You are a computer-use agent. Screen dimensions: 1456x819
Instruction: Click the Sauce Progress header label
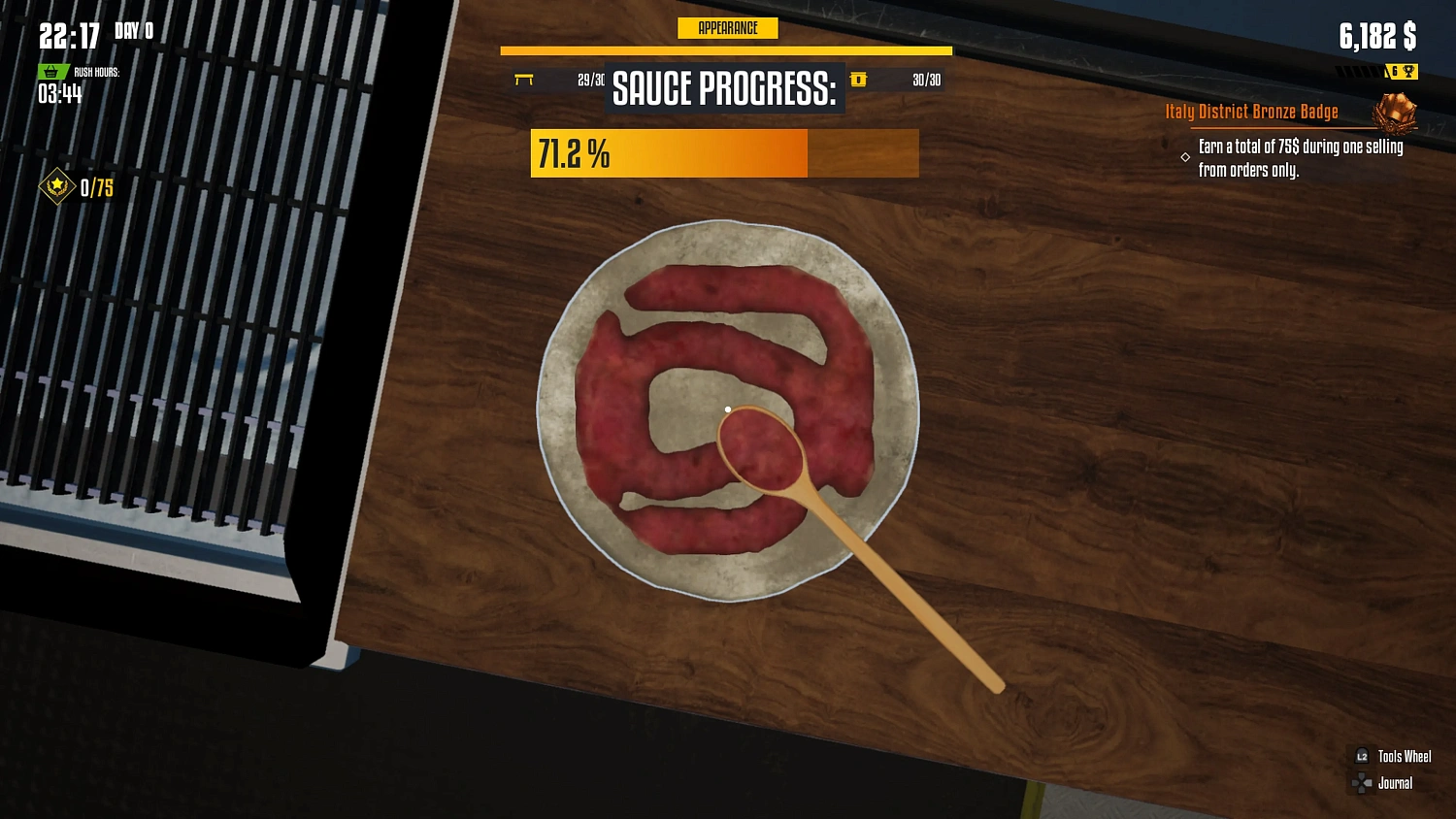[724, 90]
